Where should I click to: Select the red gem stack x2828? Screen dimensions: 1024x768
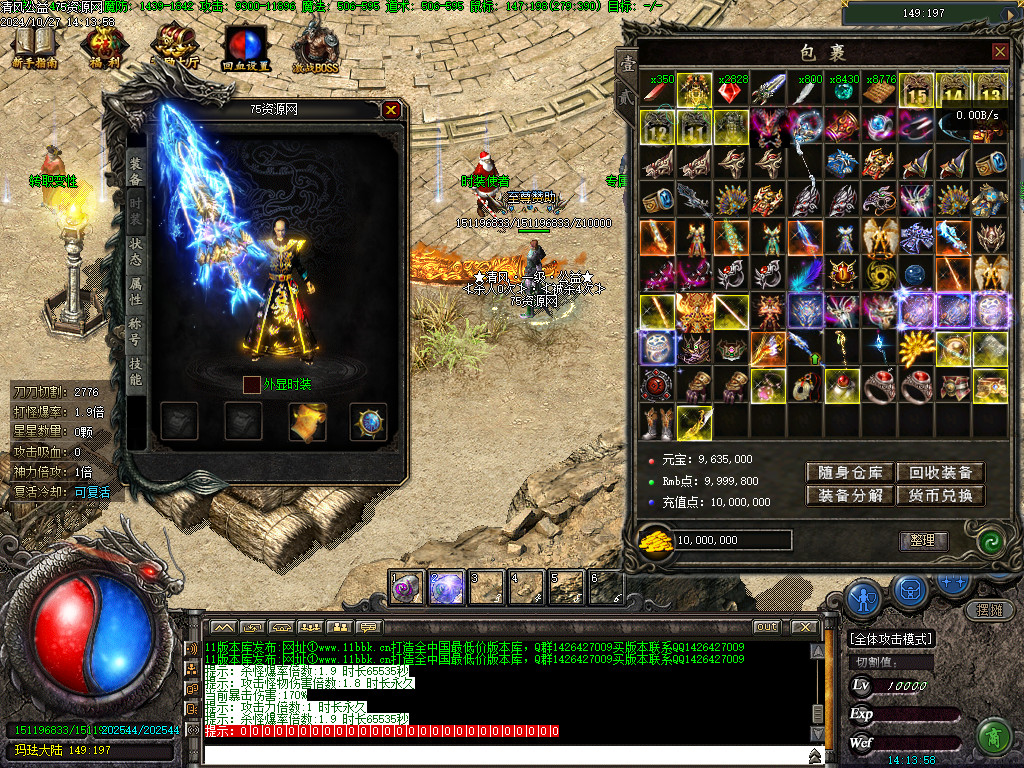coord(731,91)
